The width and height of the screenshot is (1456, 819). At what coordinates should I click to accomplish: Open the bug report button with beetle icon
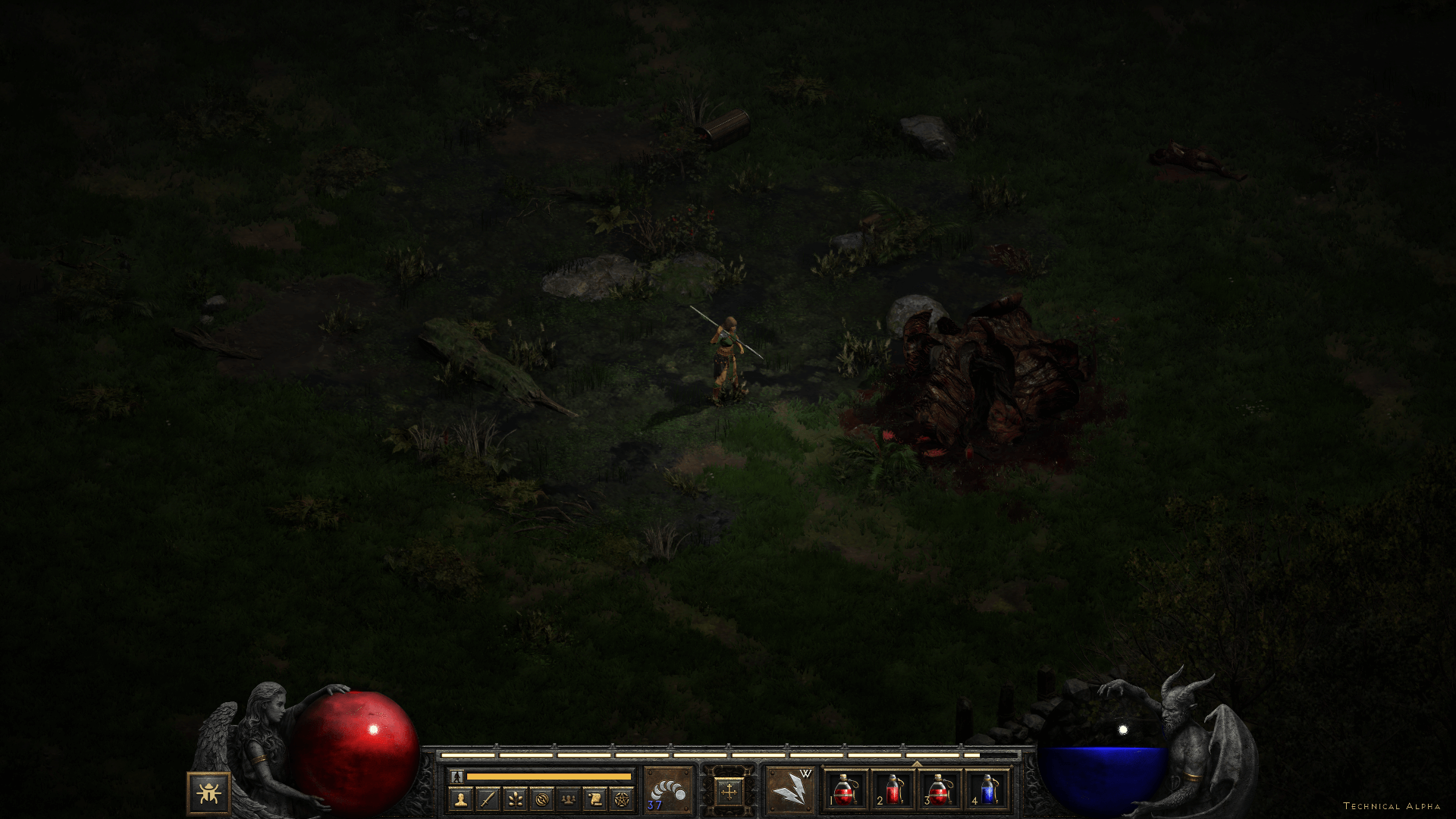pos(209,793)
